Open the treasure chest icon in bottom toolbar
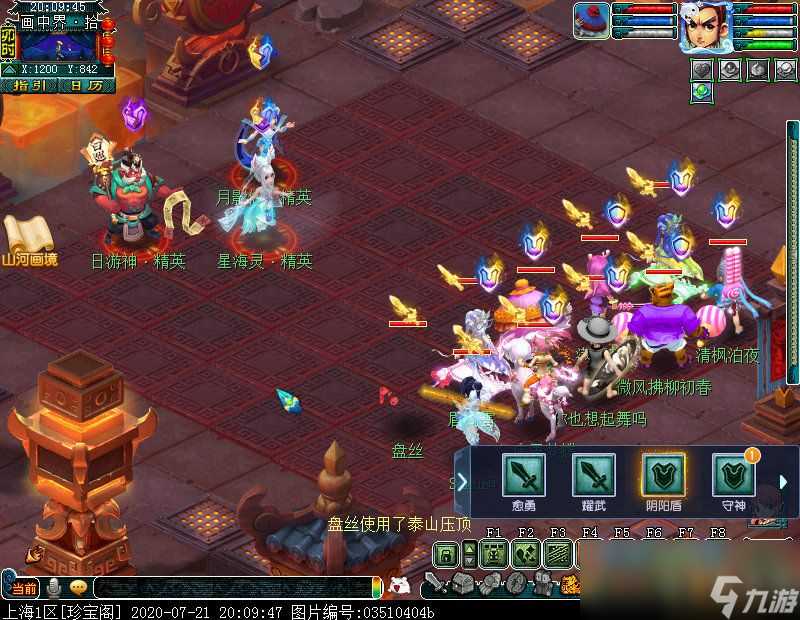The height and width of the screenshot is (620, 800). (x=461, y=585)
